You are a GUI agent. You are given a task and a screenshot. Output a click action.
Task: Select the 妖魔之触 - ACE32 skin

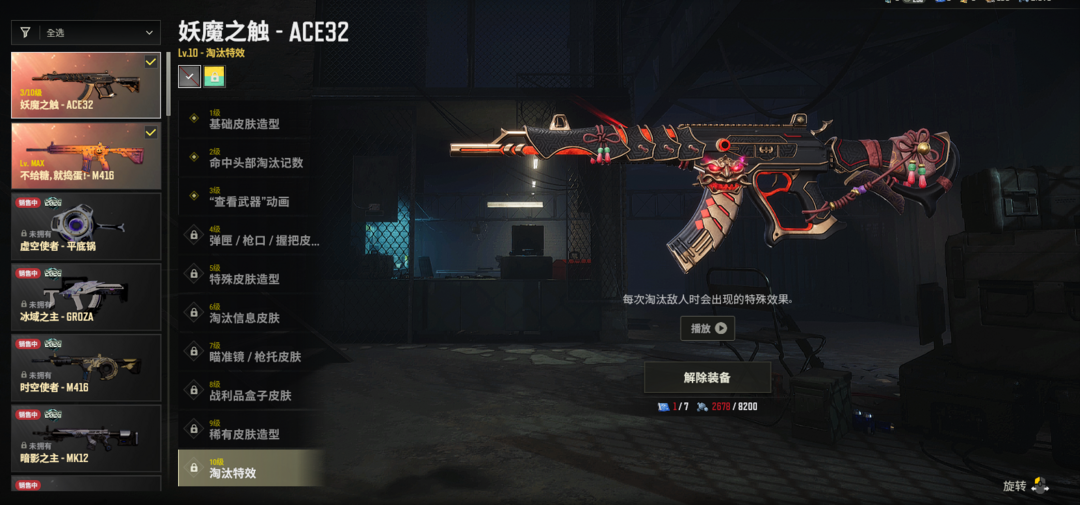[86, 85]
